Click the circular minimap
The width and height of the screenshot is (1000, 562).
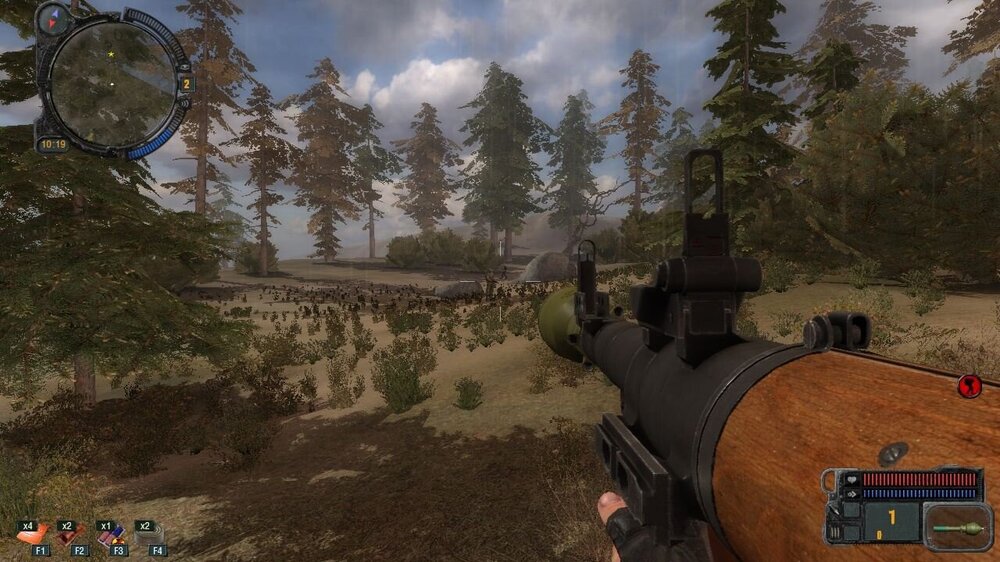coord(111,84)
